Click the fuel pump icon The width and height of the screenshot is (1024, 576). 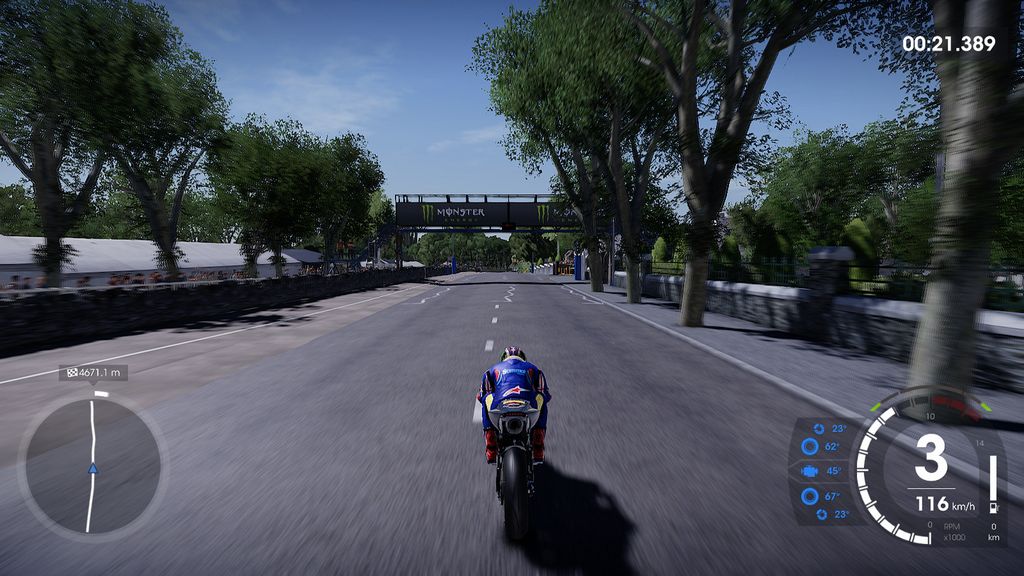point(992,506)
